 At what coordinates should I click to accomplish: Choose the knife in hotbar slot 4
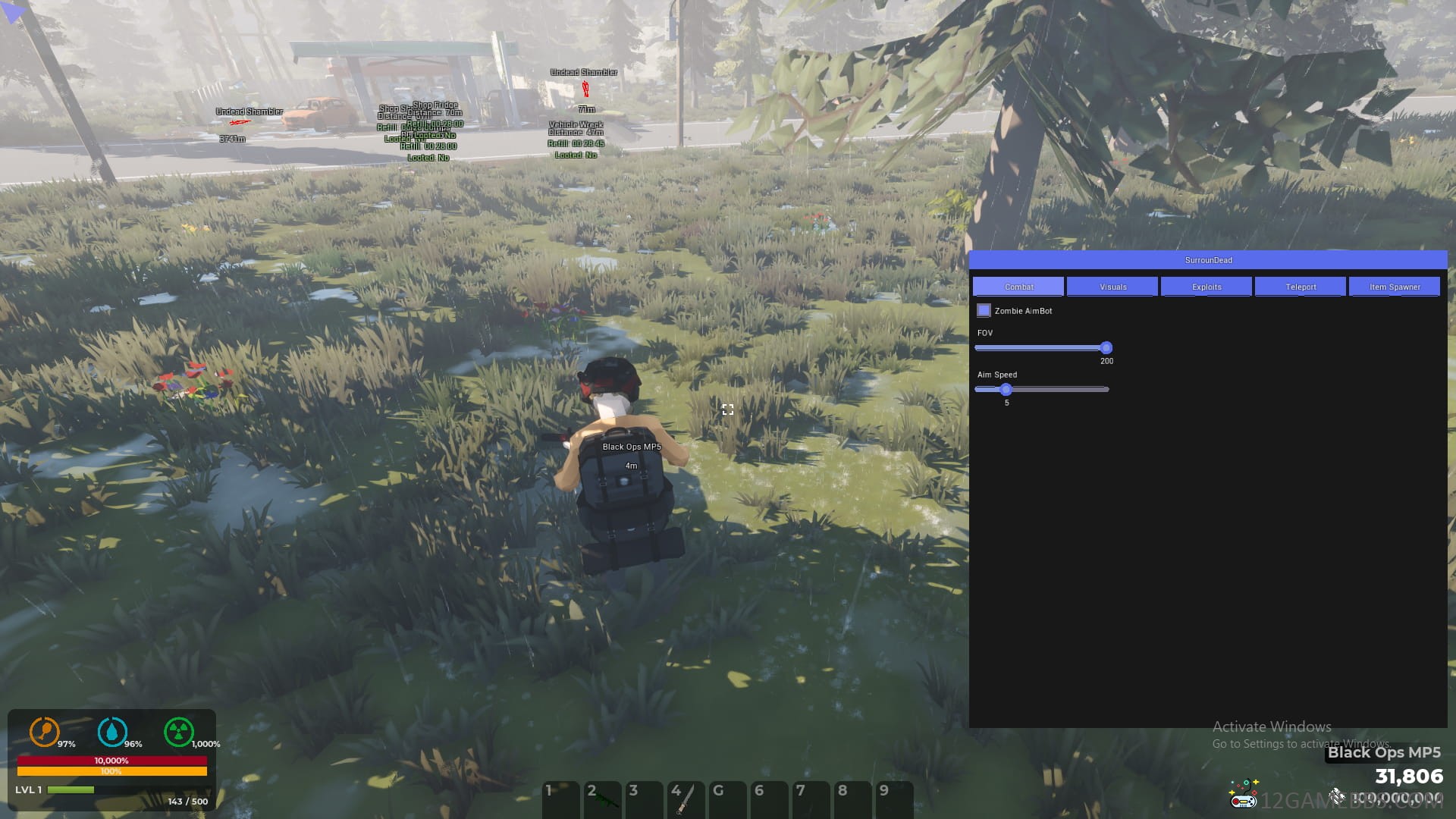tap(686, 799)
